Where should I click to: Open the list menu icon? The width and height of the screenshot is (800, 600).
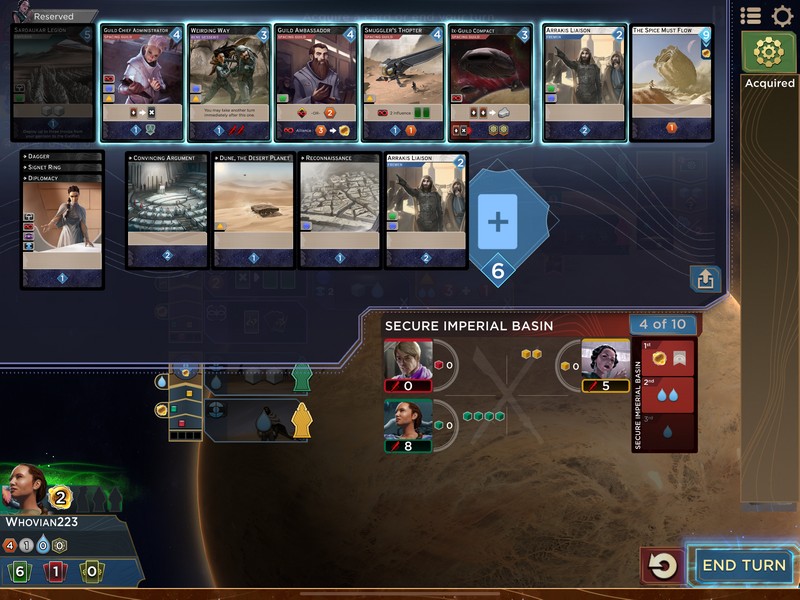click(x=750, y=16)
